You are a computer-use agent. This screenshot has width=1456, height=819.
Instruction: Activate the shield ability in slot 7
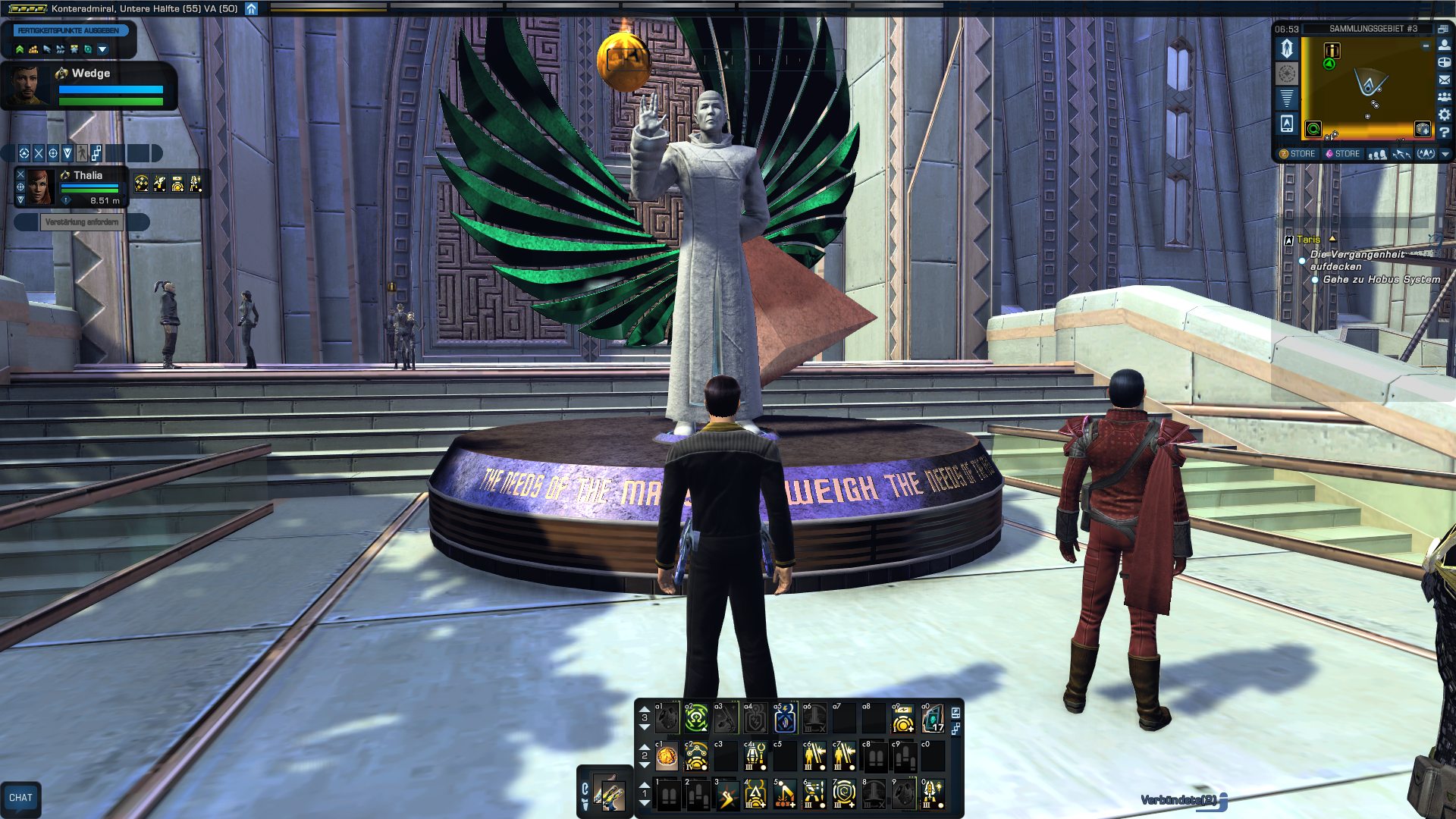tap(844, 795)
